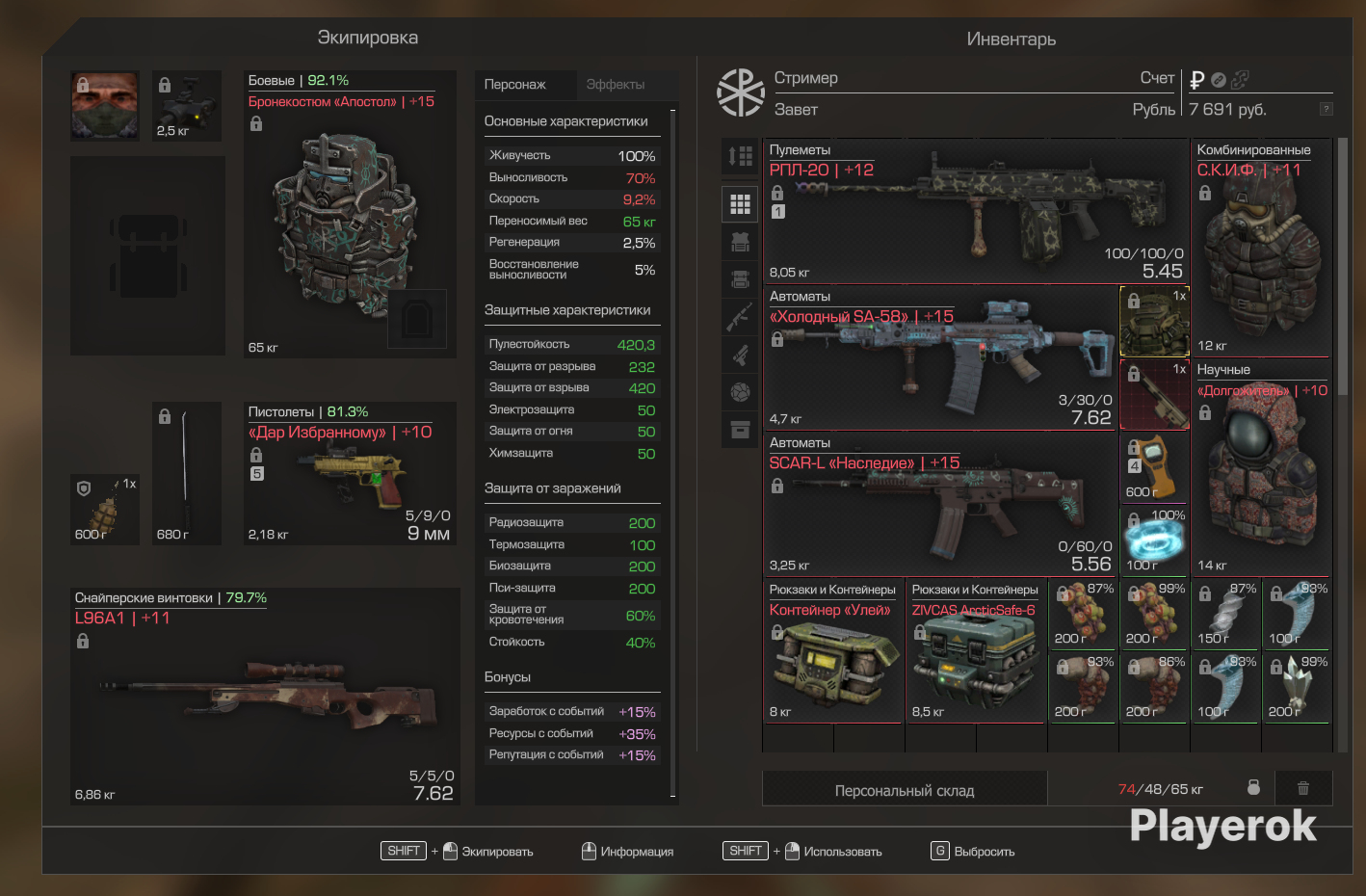The image size is (1366, 896).
Task: Toggle the inventory sort button
Action: click(x=740, y=156)
